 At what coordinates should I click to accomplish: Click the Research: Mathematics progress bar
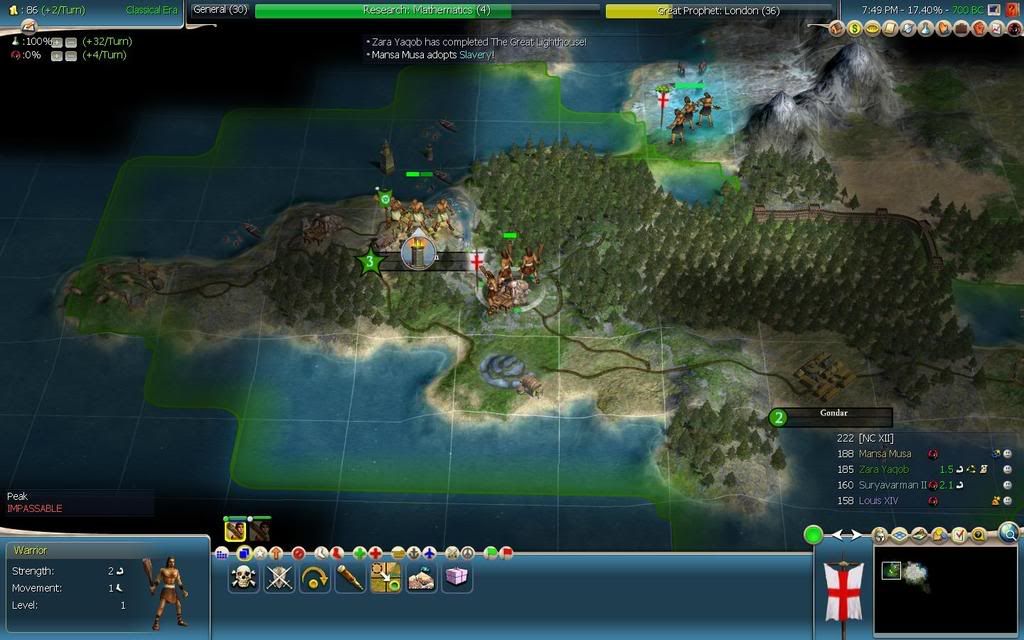coord(383,10)
